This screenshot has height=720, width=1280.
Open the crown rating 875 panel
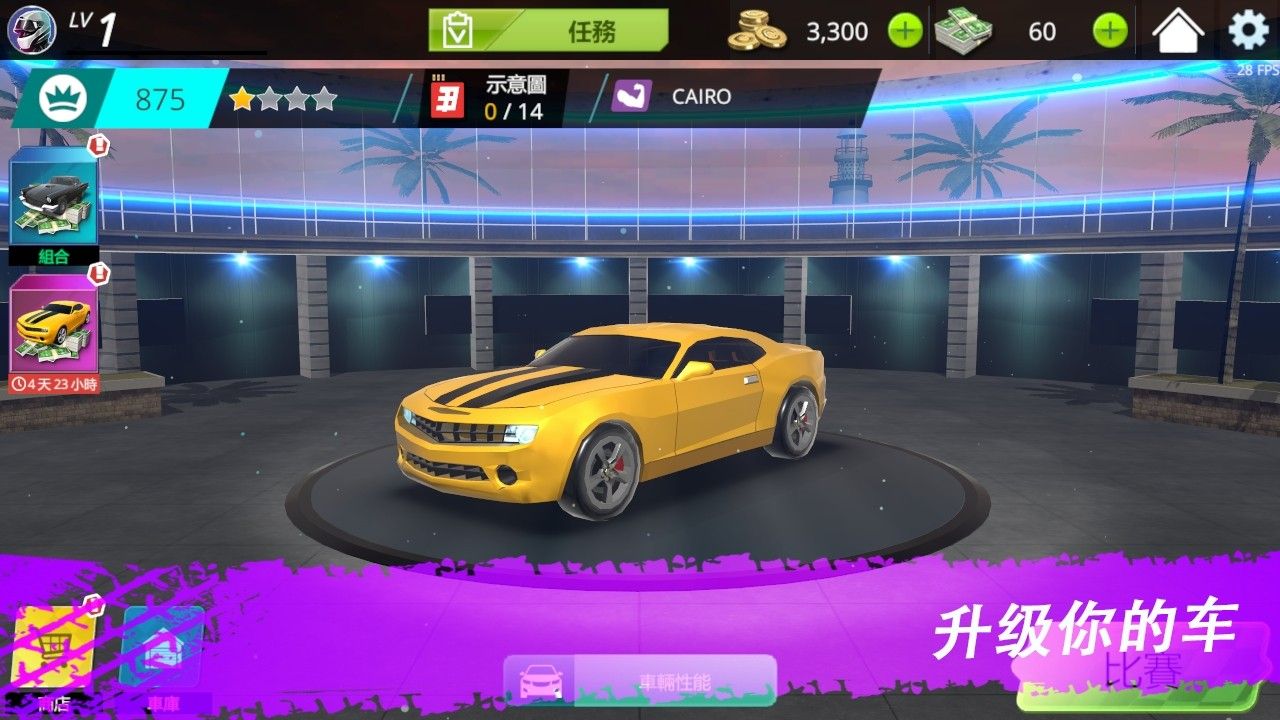pos(120,99)
